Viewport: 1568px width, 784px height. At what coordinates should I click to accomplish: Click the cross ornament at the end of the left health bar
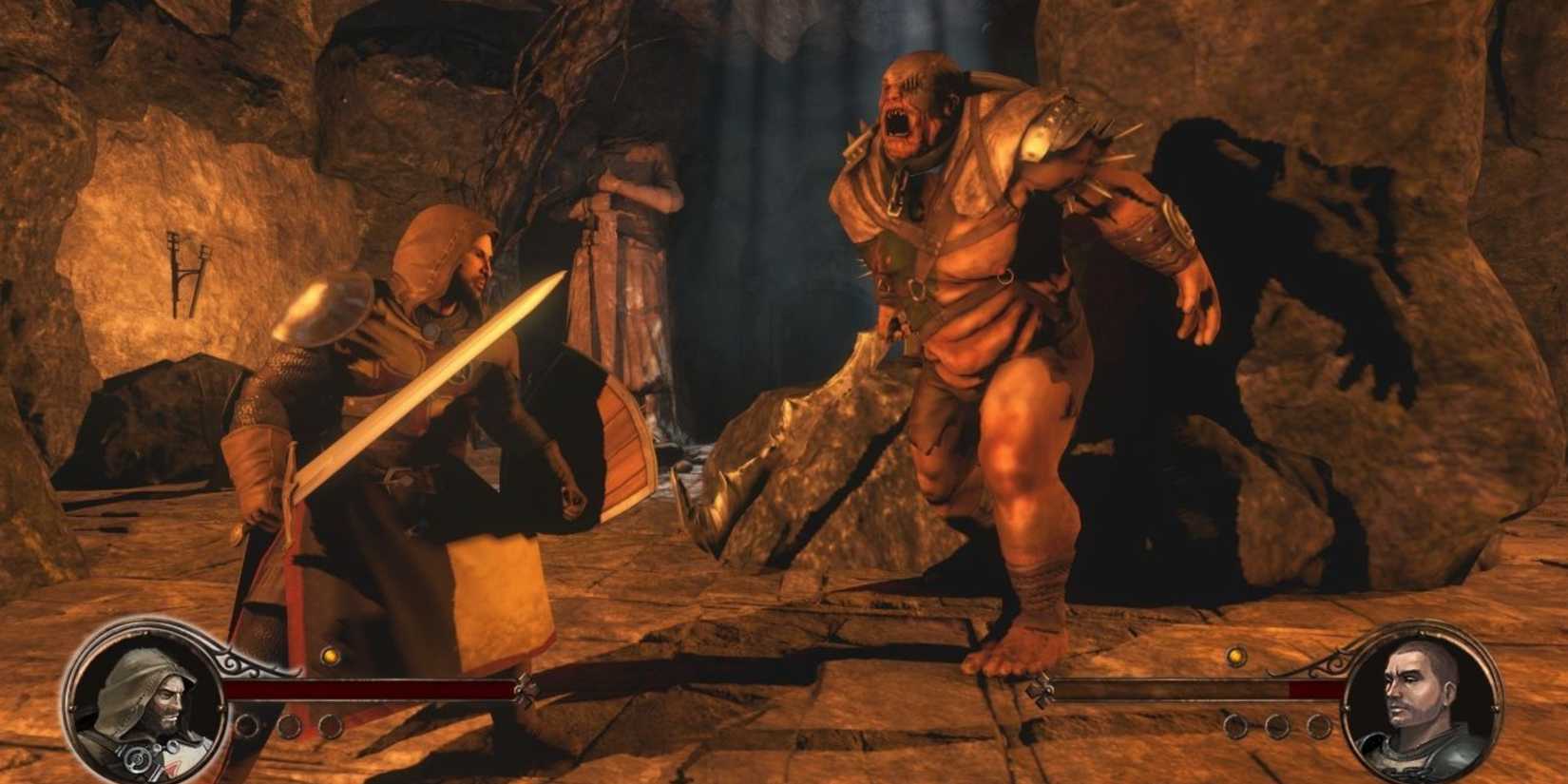pos(526,689)
